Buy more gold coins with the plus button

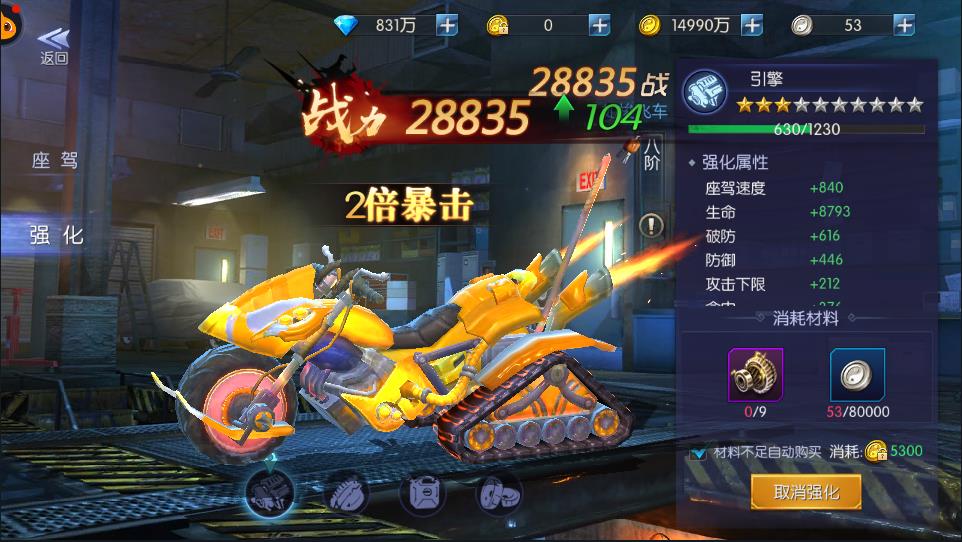click(752, 26)
